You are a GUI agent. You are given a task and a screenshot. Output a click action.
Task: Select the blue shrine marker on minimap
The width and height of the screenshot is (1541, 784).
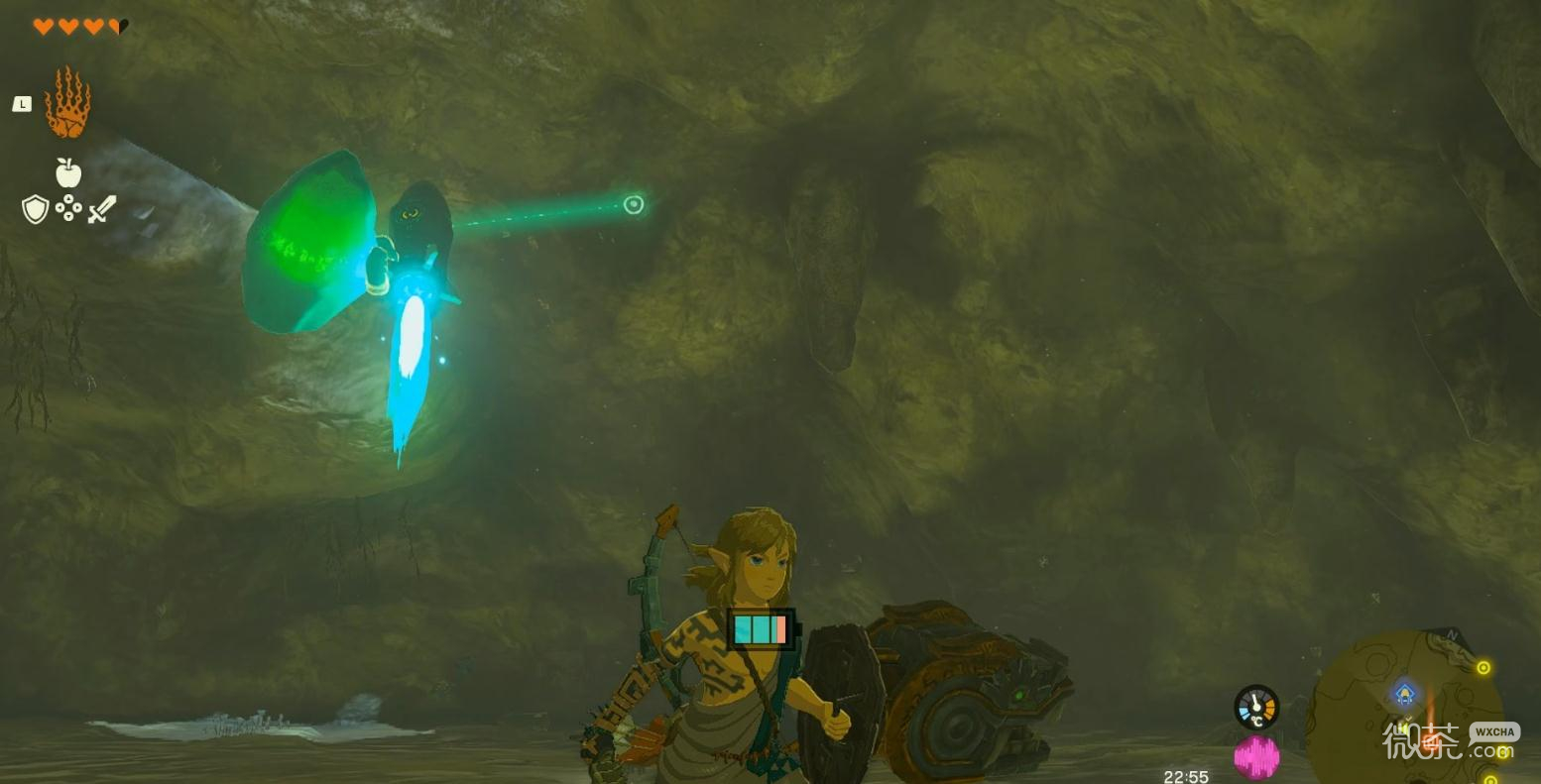[1404, 694]
